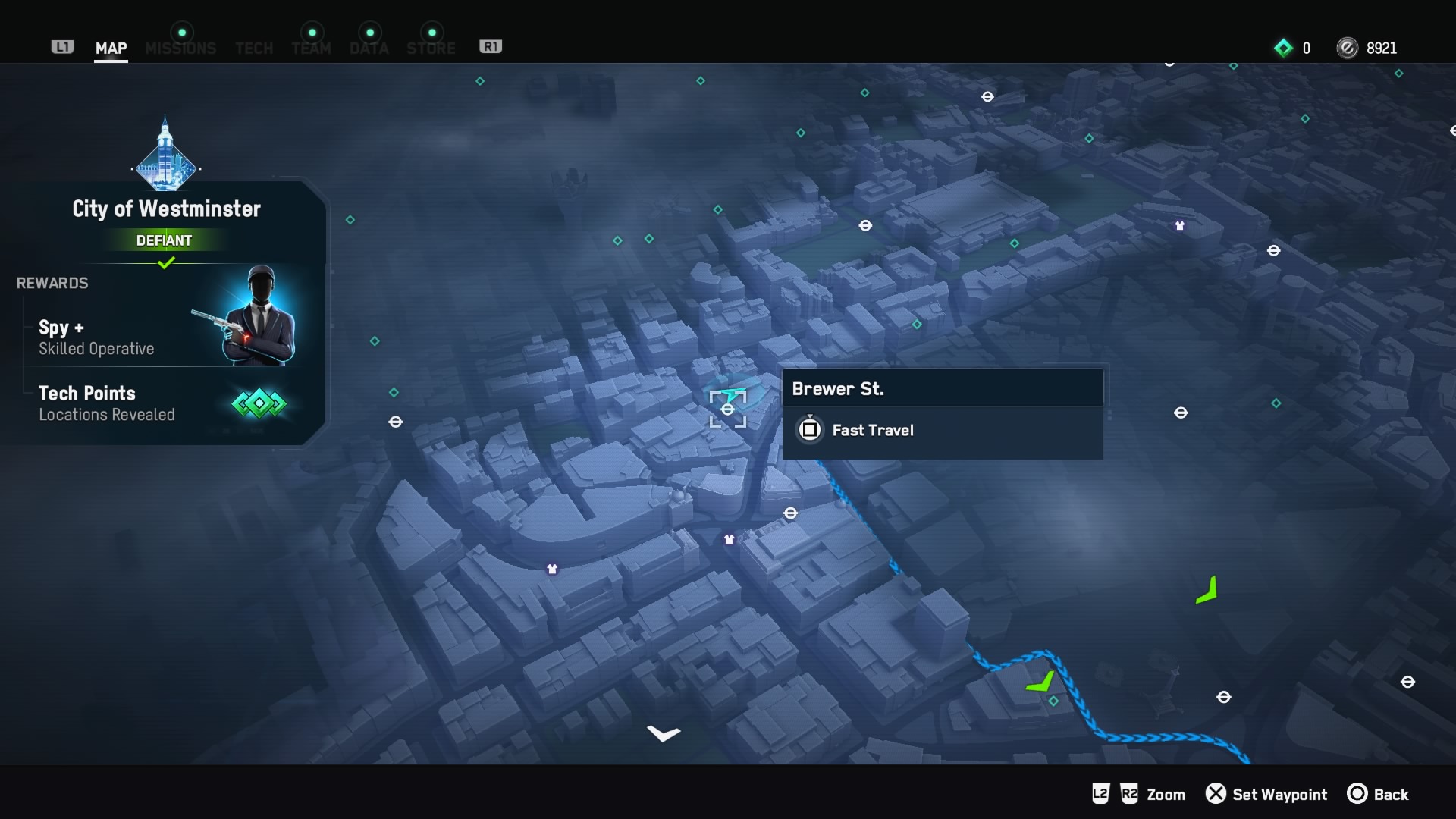The width and height of the screenshot is (1456, 819).
Task: Open the STORE tab
Action: coord(430,48)
